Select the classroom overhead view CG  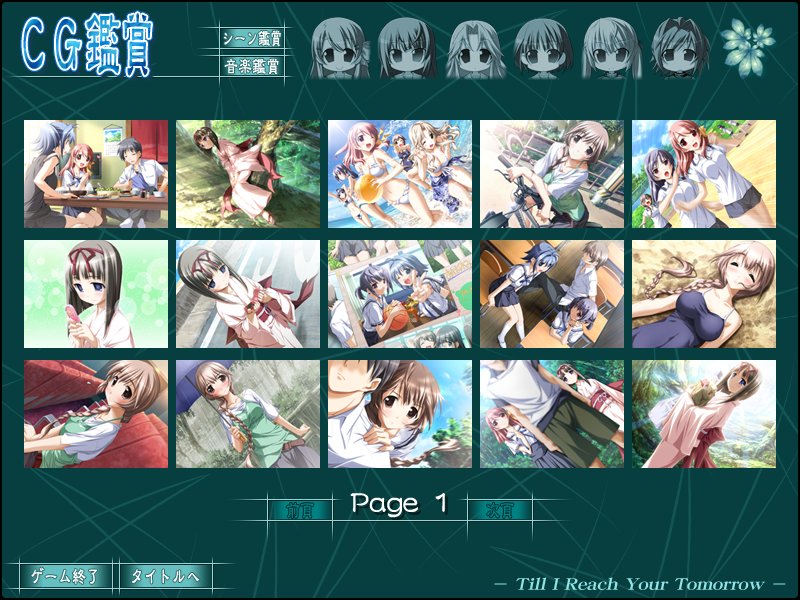click(x=552, y=294)
